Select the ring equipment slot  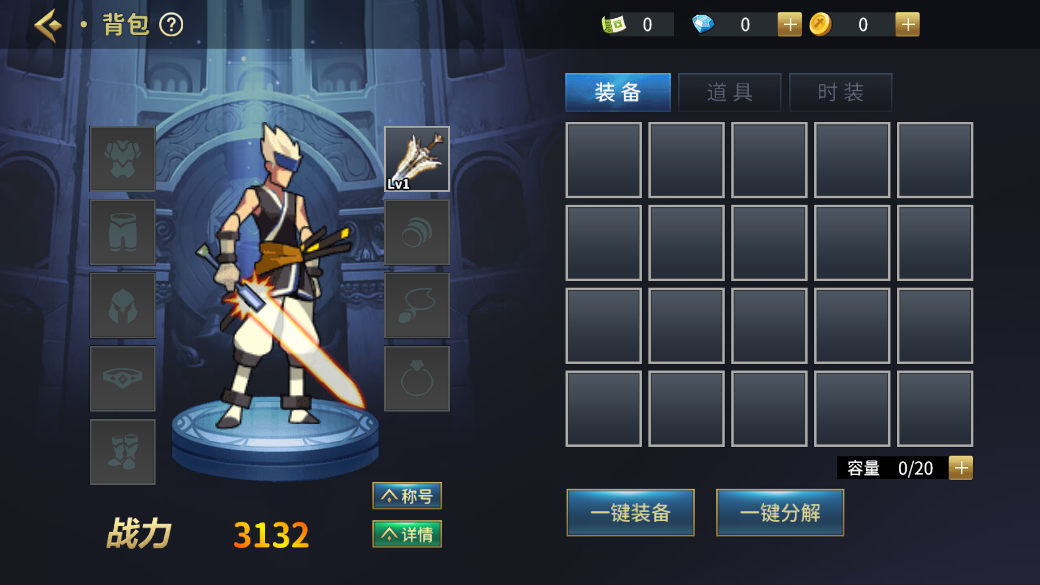(417, 378)
